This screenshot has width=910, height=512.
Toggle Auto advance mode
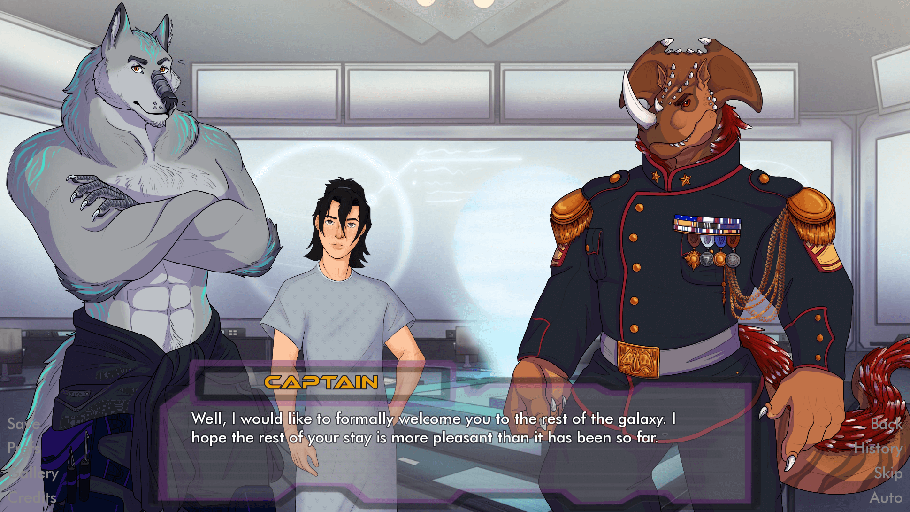886,497
